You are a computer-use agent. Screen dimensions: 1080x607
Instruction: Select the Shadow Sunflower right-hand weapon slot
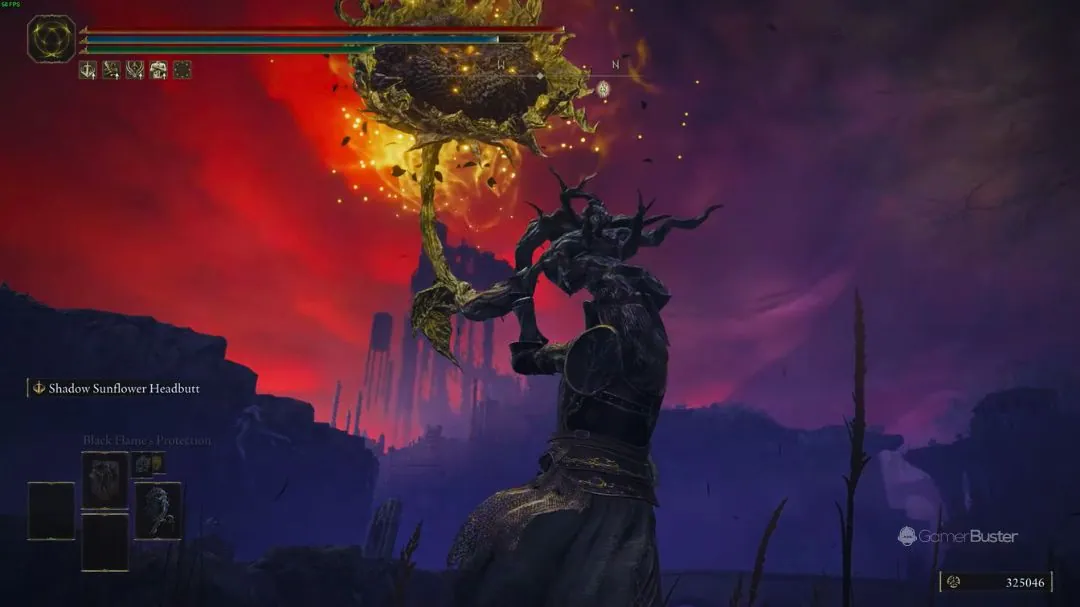(x=158, y=510)
